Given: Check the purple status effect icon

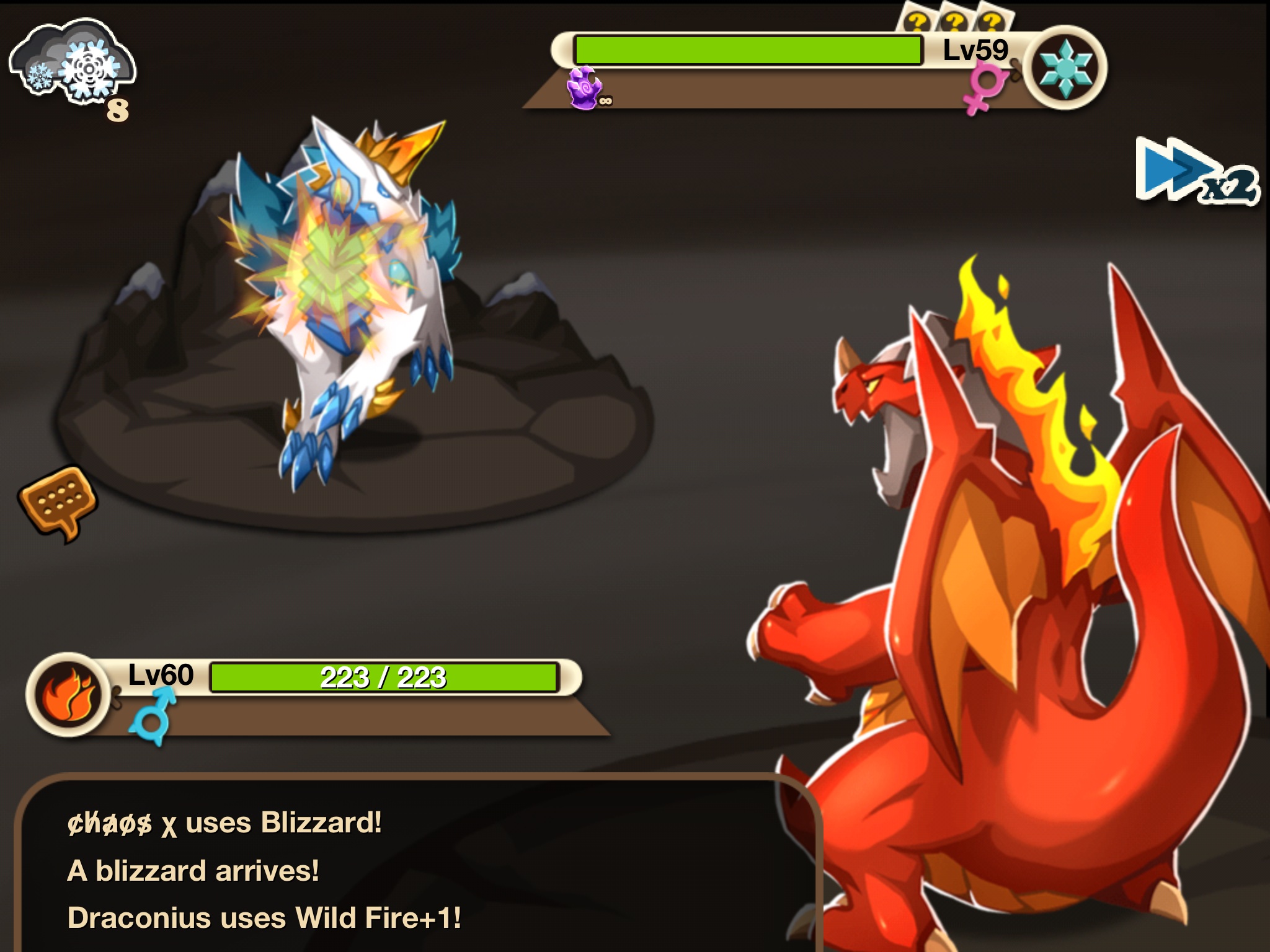Looking at the screenshot, I should pyautogui.click(x=585, y=88).
